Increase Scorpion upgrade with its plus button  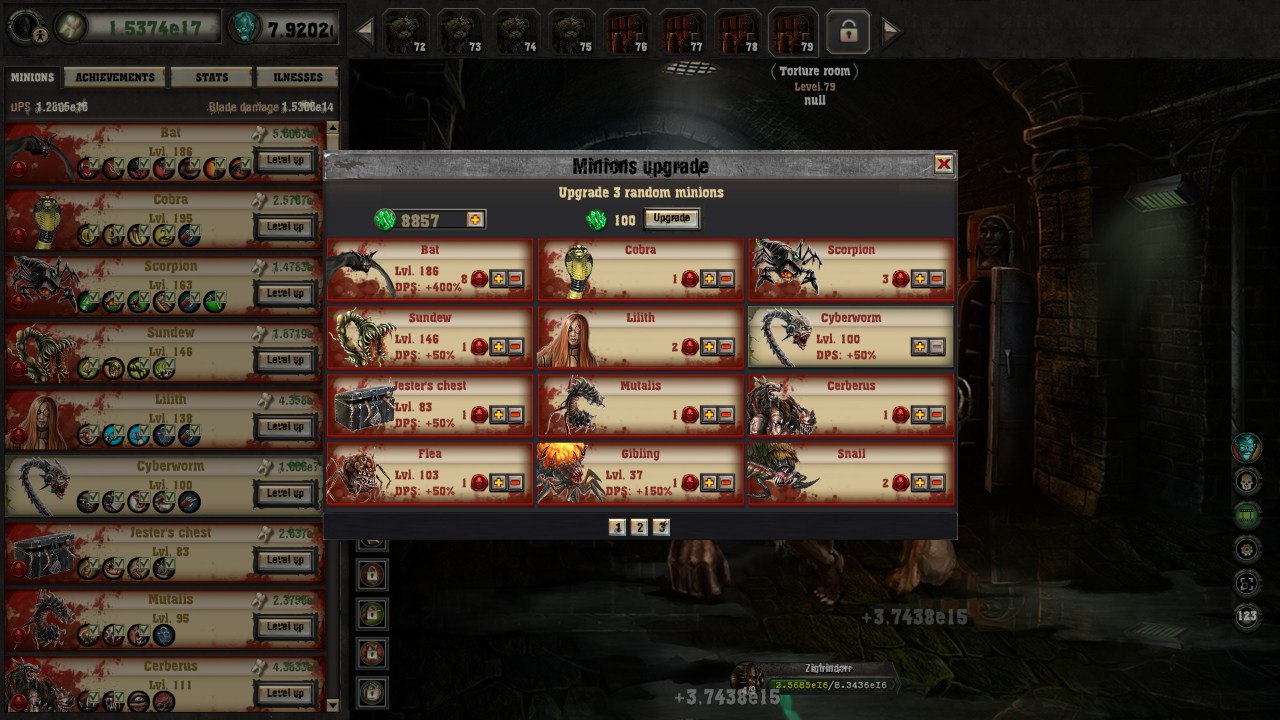(919, 279)
